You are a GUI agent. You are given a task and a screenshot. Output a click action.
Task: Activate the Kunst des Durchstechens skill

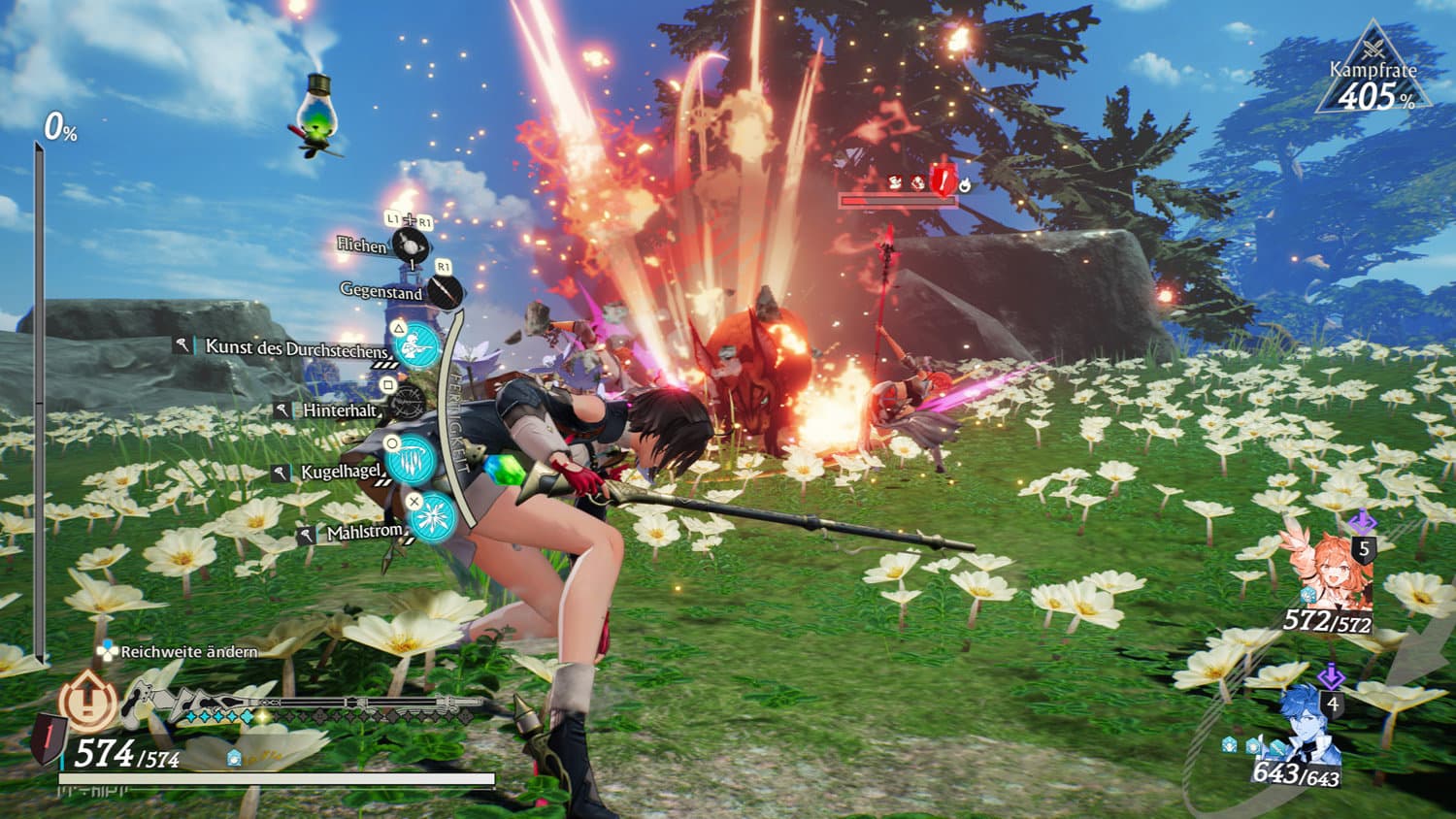click(418, 344)
